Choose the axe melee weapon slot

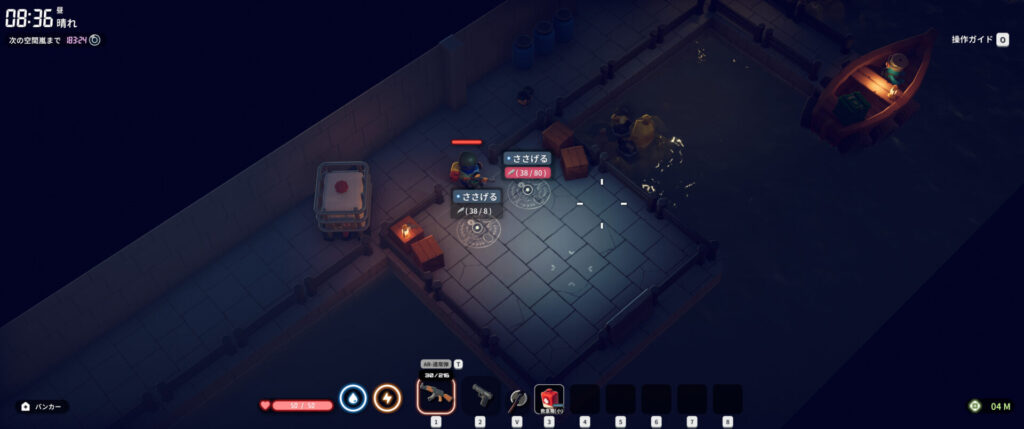[x=516, y=398]
